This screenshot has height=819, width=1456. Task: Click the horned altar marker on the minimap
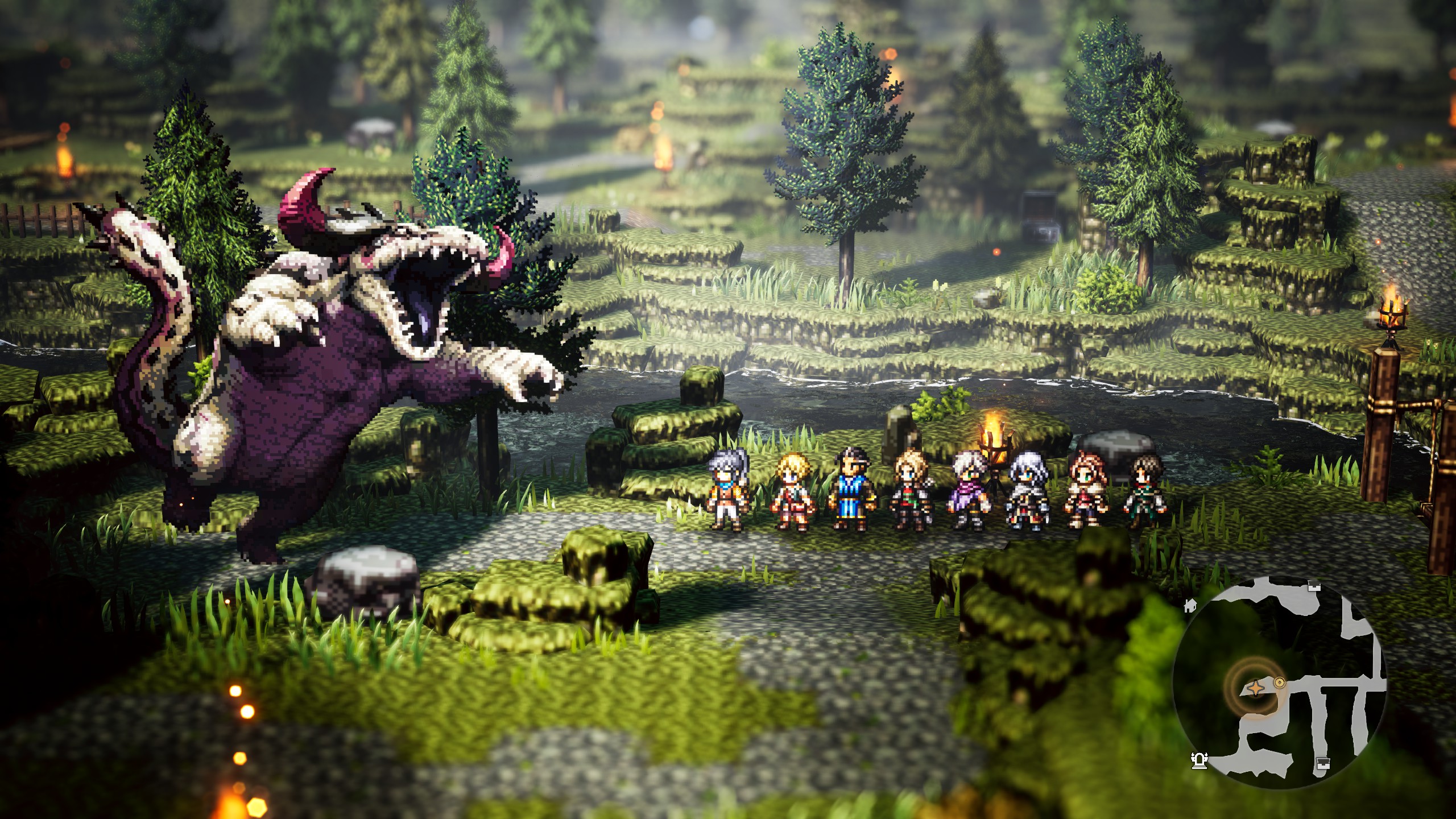pyautogui.click(x=1199, y=760)
